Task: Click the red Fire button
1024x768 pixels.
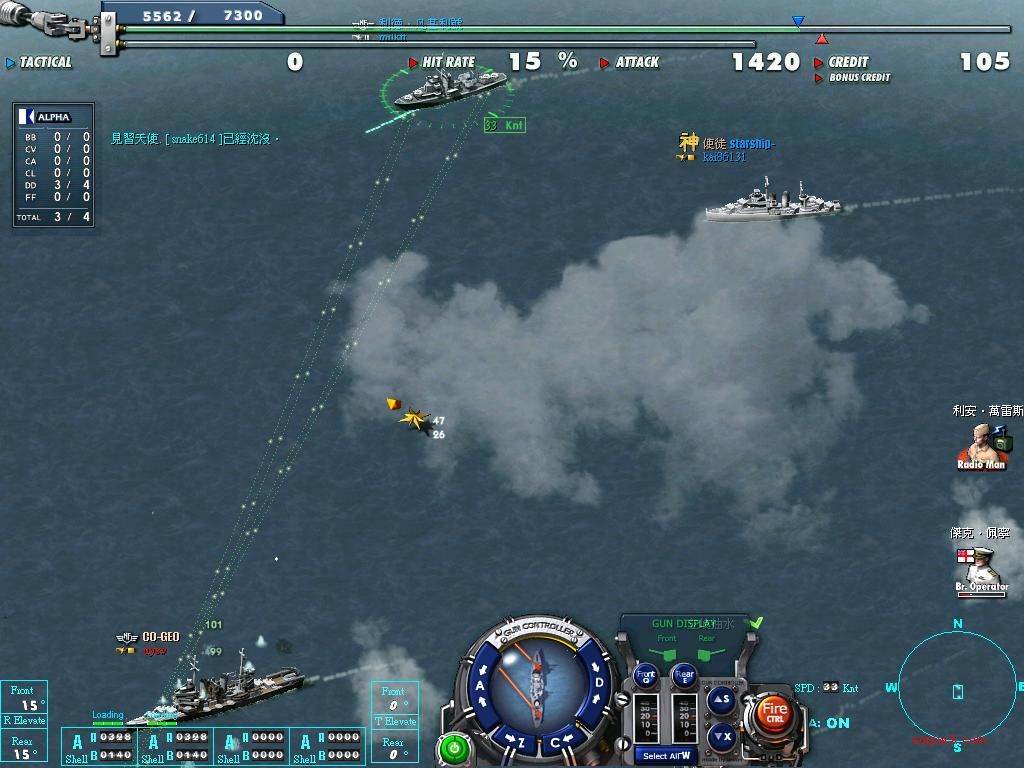Action: click(774, 712)
